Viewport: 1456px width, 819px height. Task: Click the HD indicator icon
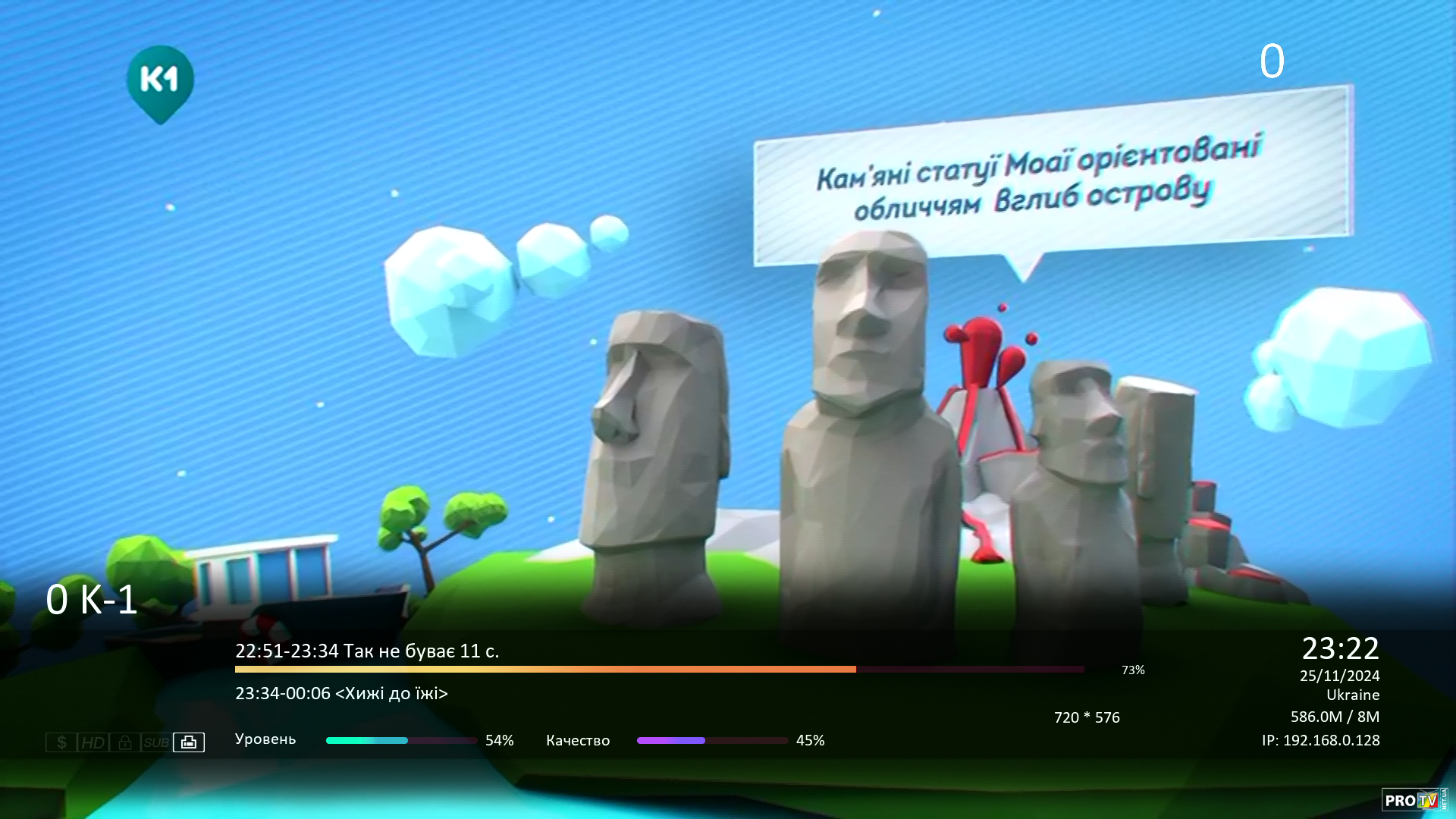pyautogui.click(x=93, y=742)
